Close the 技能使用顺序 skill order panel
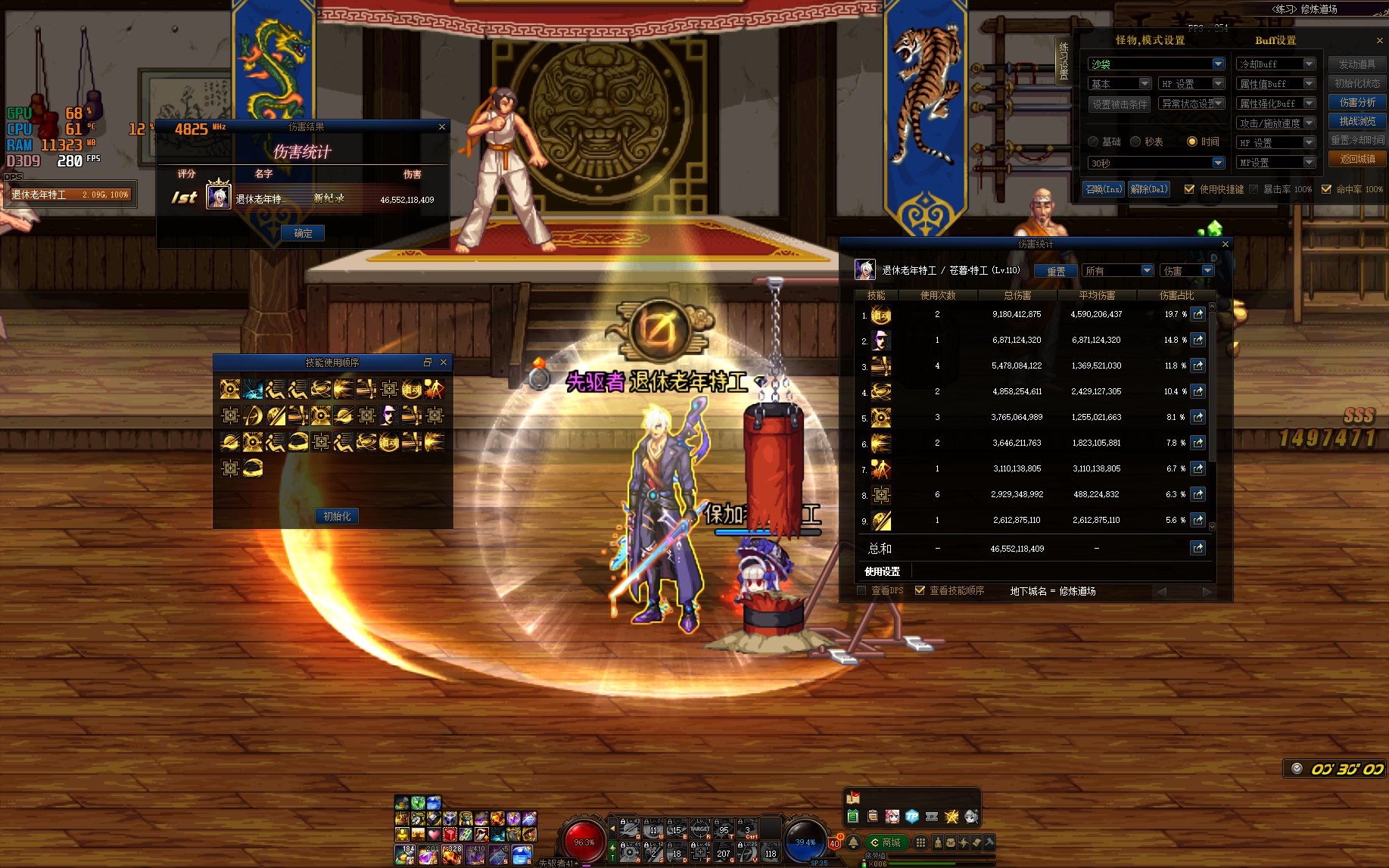1389x868 pixels. (444, 362)
